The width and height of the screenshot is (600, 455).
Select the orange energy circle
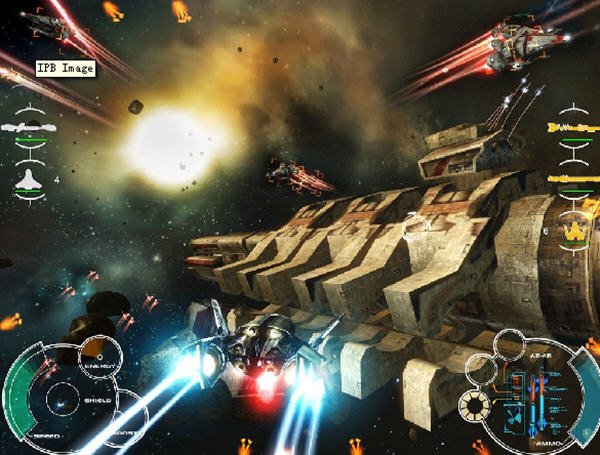pyautogui.click(x=98, y=354)
